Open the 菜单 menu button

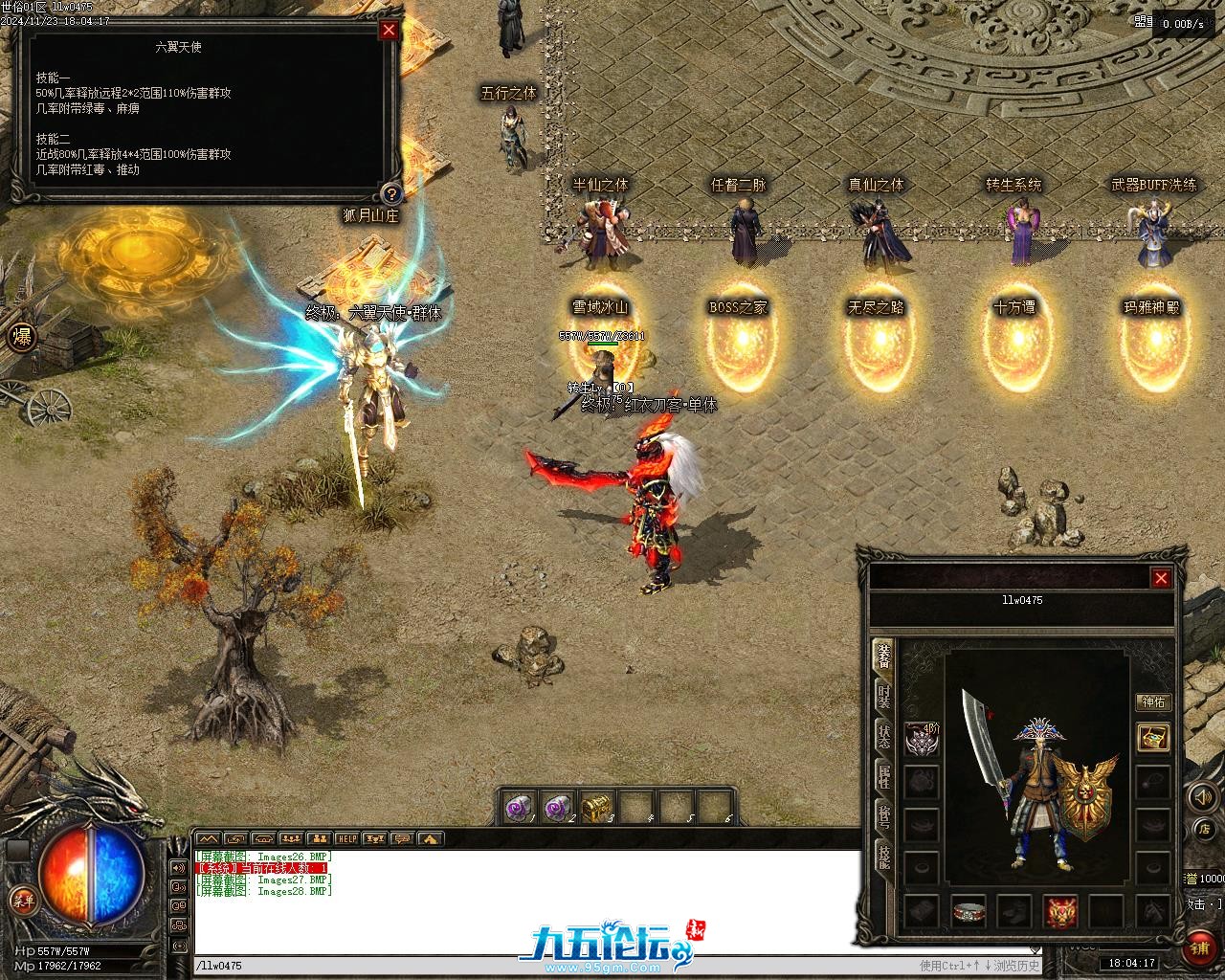click(21, 899)
